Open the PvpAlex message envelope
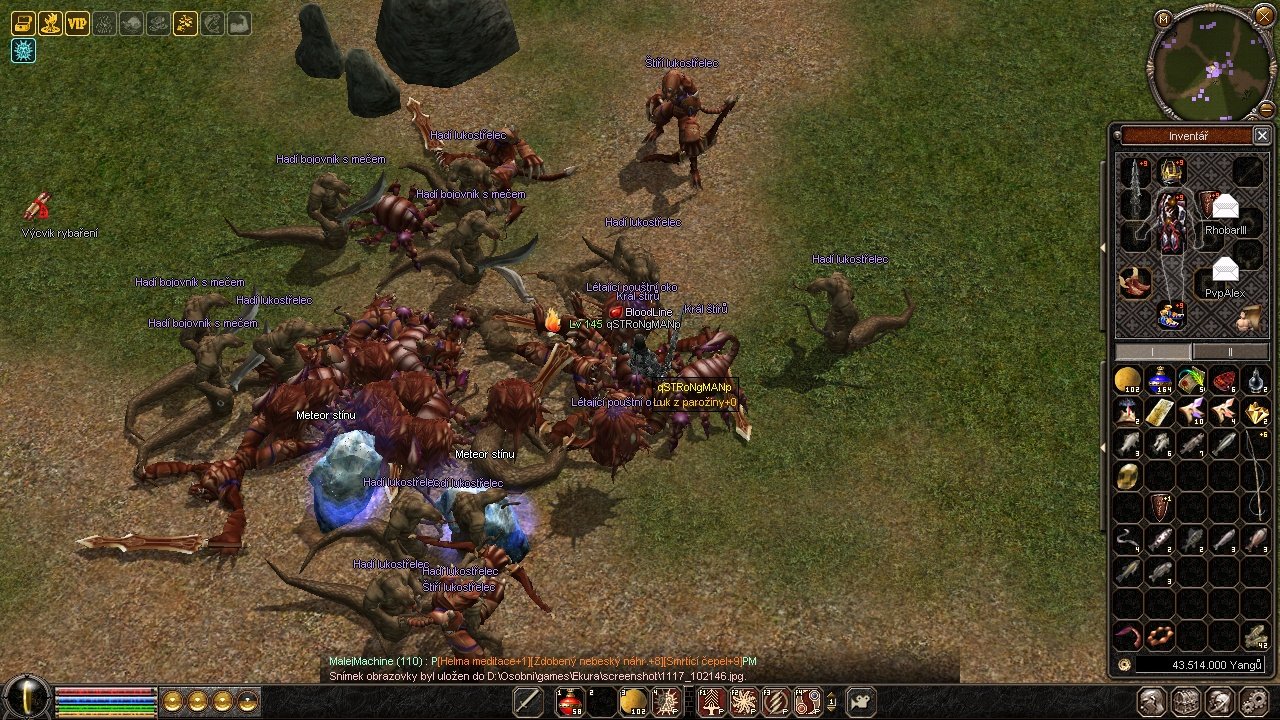The height and width of the screenshot is (720, 1280). [1225, 269]
